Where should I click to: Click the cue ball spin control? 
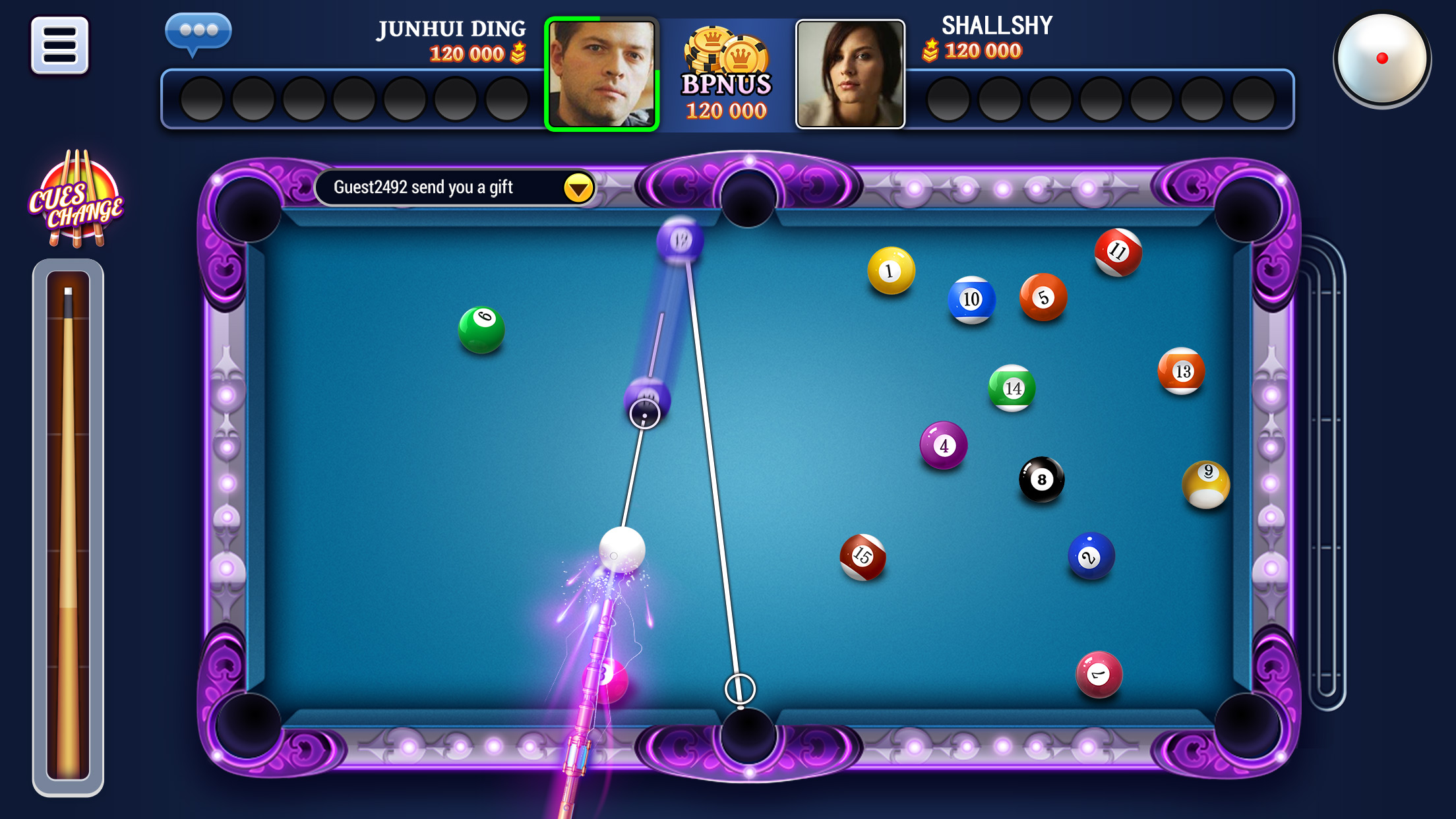[x=1383, y=60]
